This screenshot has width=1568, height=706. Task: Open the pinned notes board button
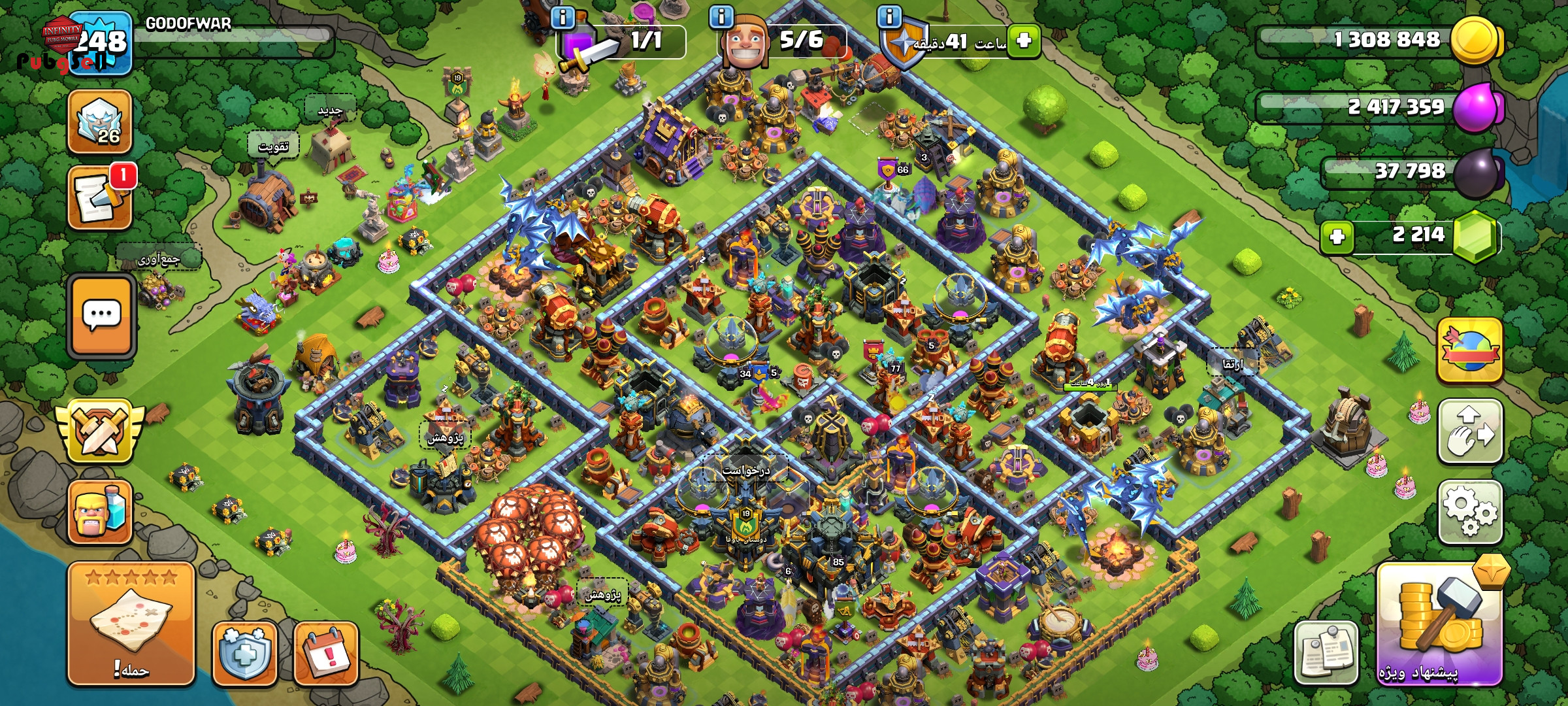tap(1326, 652)
